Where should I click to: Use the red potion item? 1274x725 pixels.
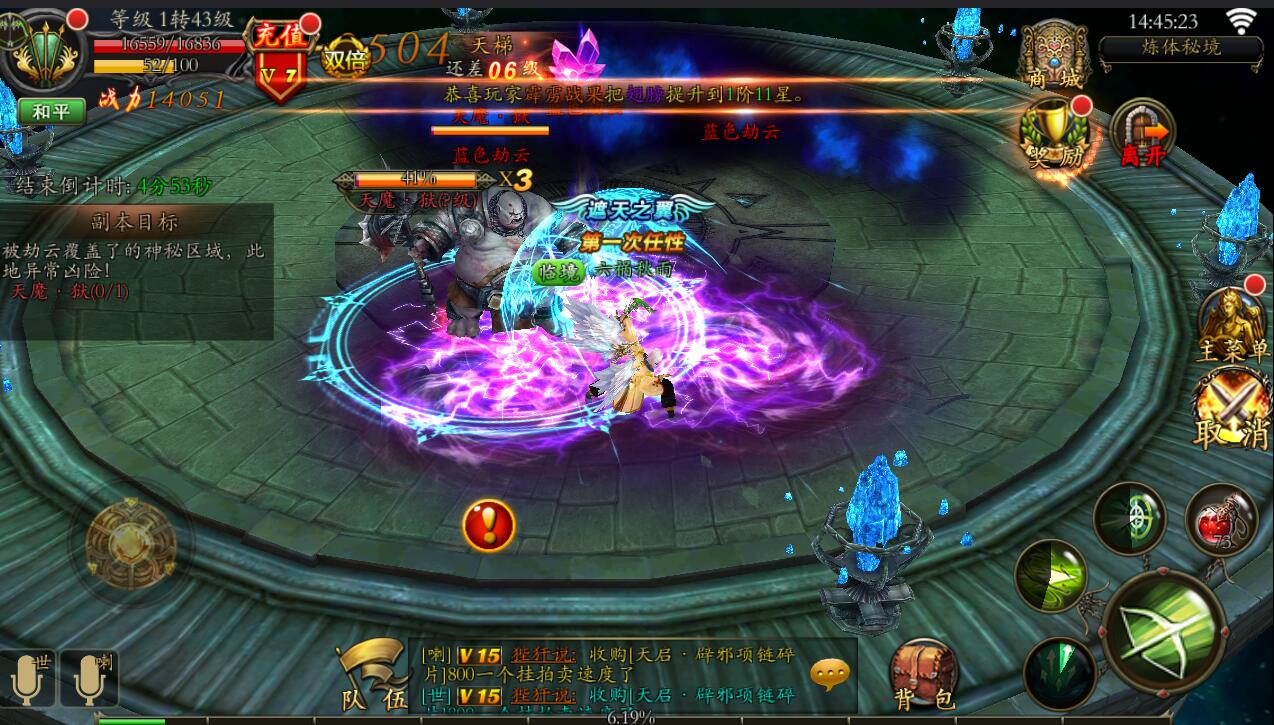(1220, 520)
